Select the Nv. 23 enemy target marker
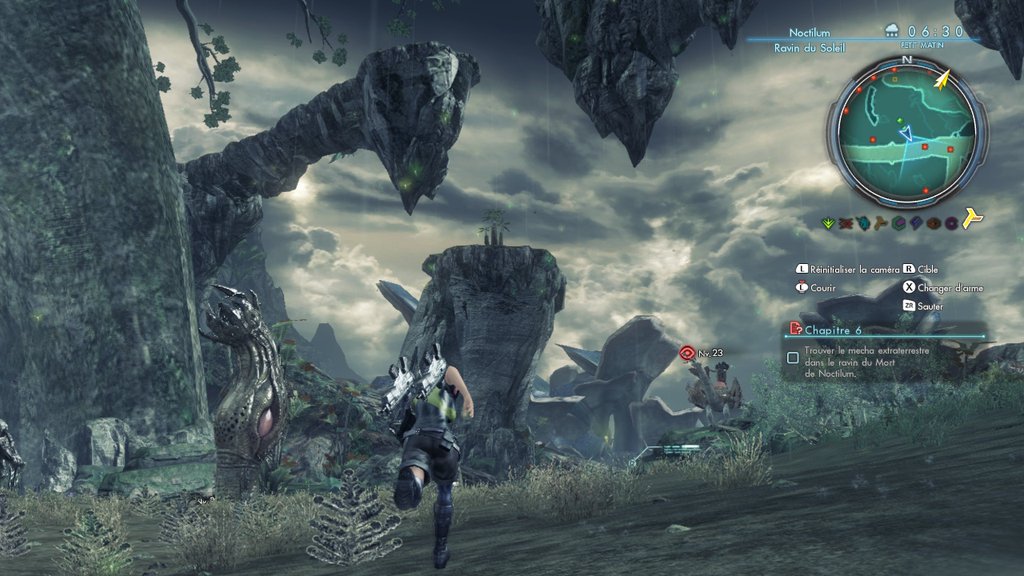The image size is (1024, 576). click(x=687, y=352)
